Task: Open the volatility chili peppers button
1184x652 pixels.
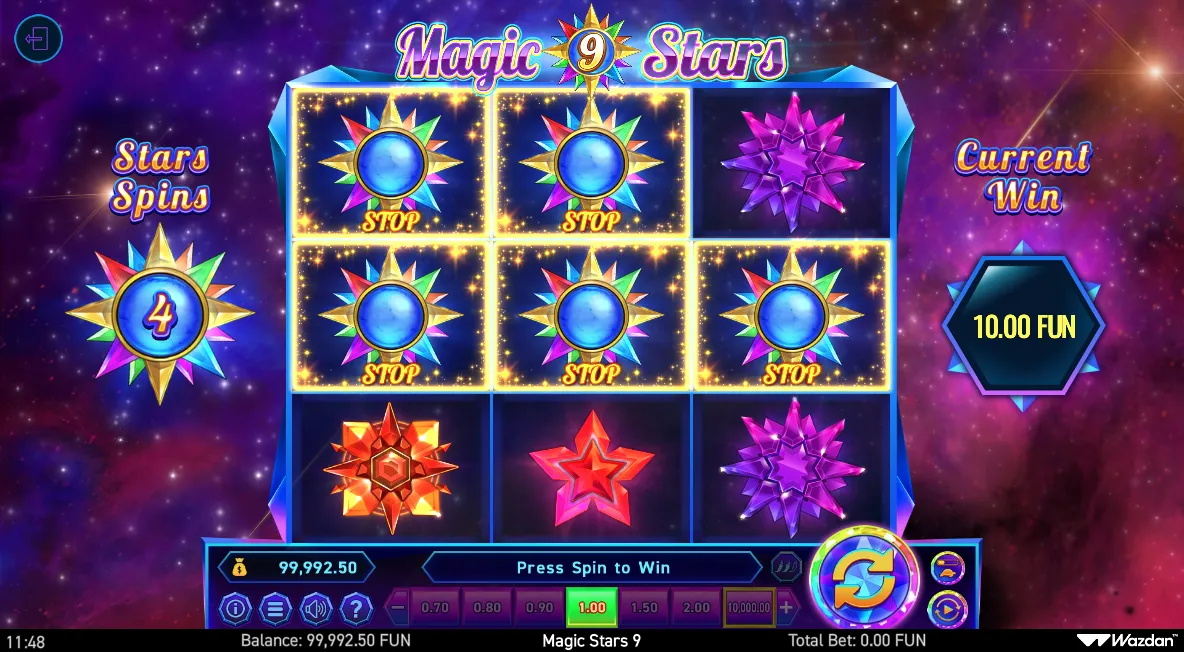Action: pyautogui.click(x=787, y=567)
